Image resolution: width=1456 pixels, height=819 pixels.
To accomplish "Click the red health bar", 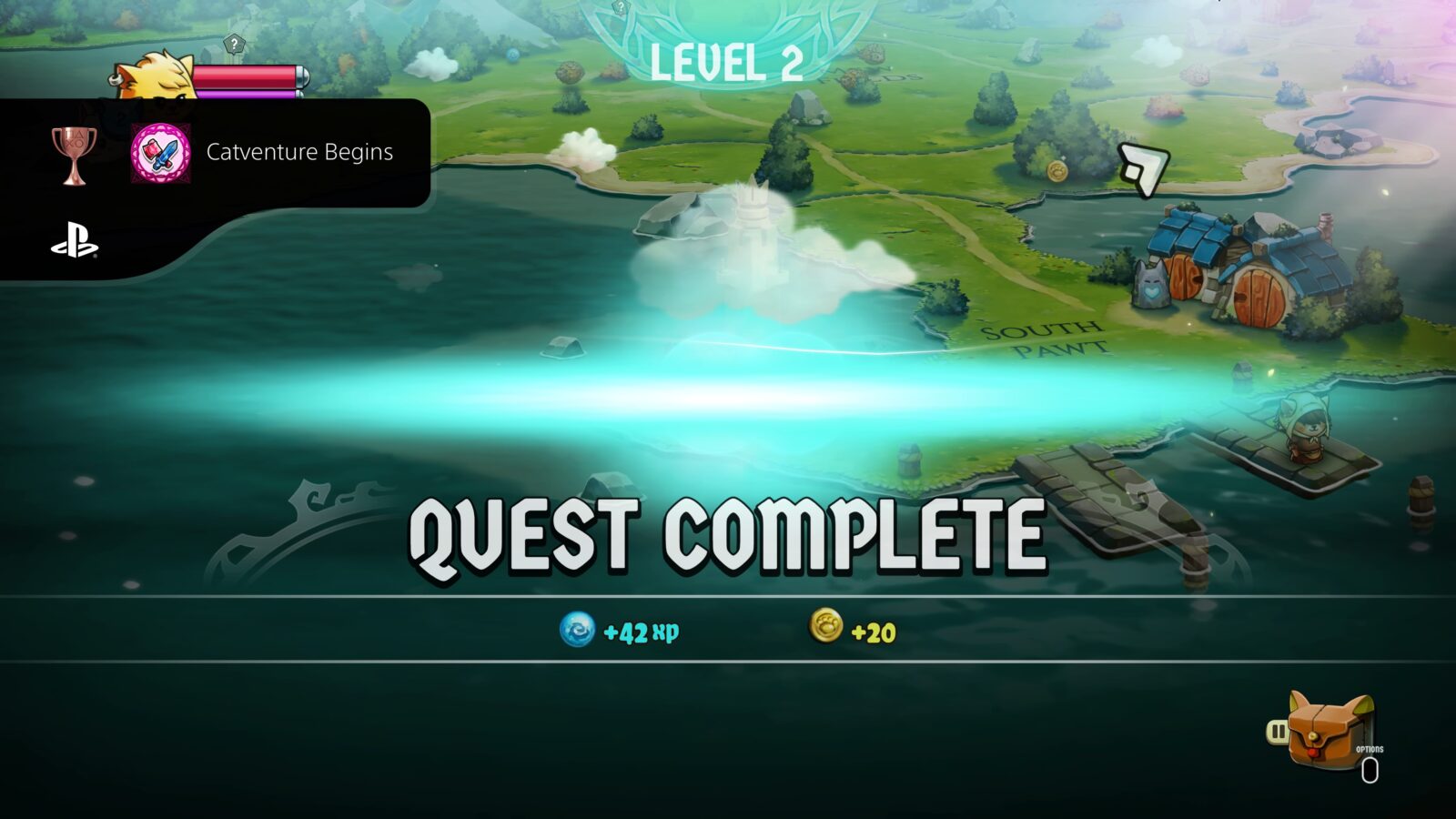I will (246, 76).
